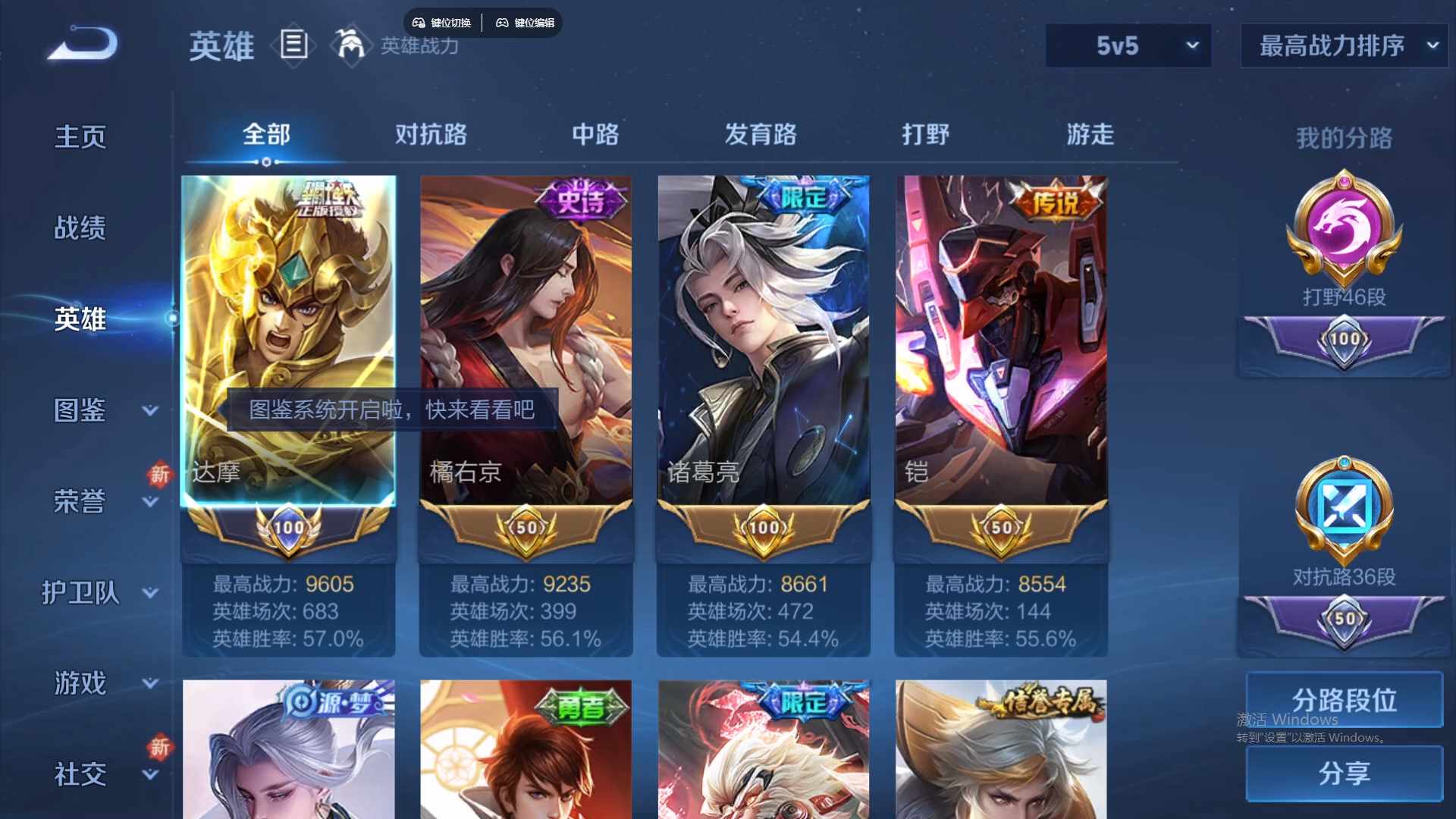Viewport: 1456px width, 819px height.
Task: Open the 最高战力排序 sorting dropdown
Action: coord(1342,45)
